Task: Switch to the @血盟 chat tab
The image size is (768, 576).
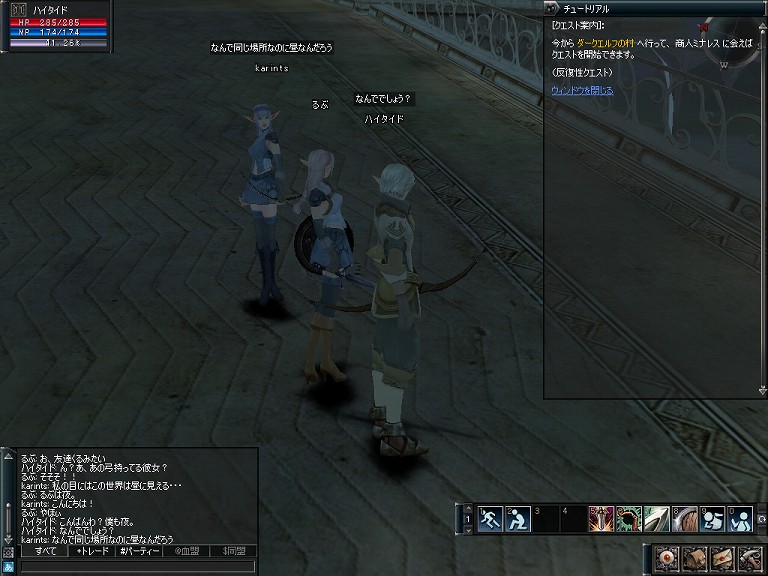Action: pos(187,551)
